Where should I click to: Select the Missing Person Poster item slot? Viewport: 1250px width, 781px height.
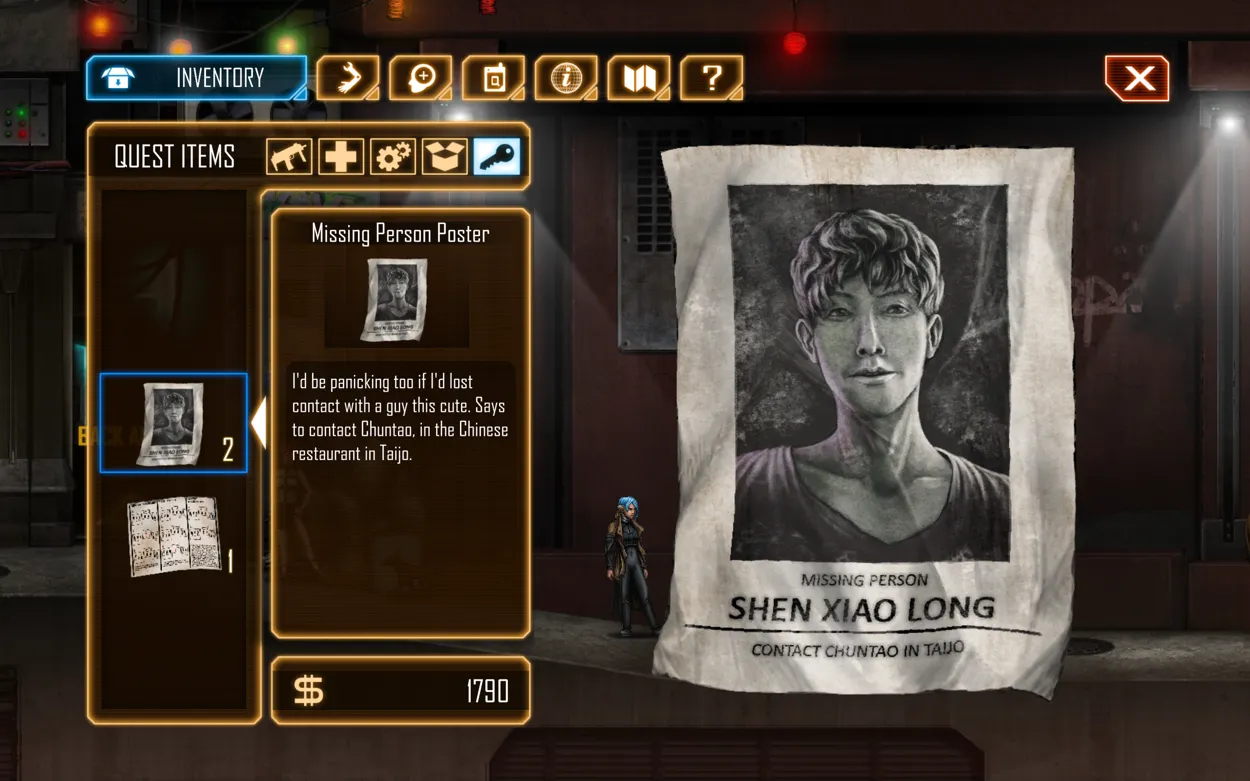click(x=173, y=423)
